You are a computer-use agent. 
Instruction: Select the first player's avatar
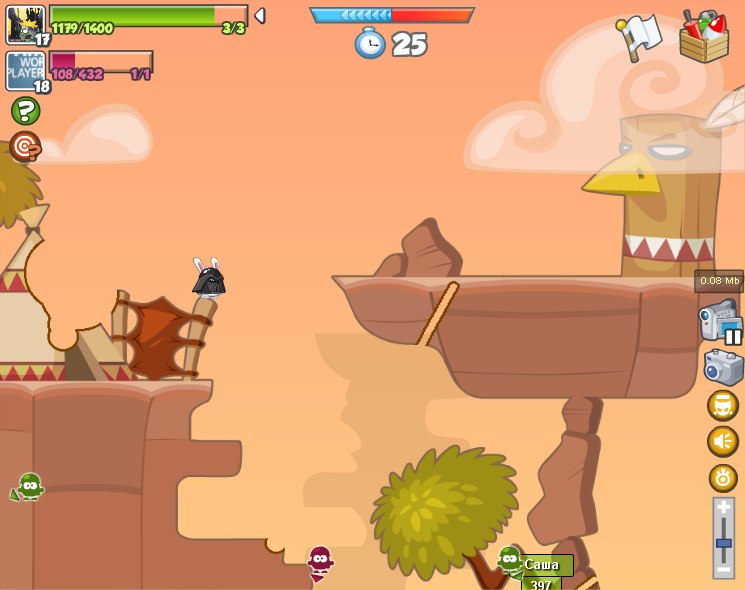[x=26, y=24]
